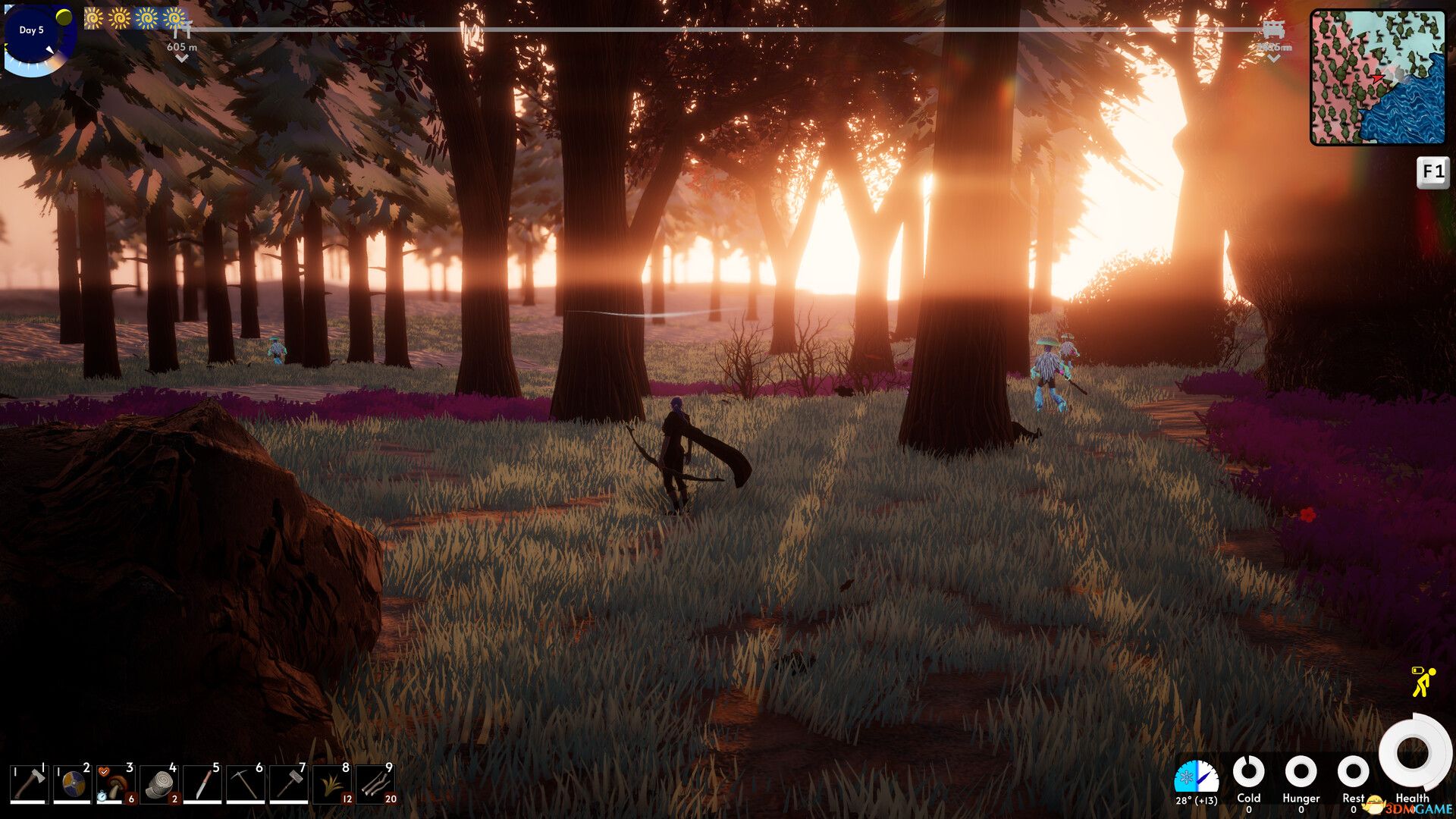Viewport: 1456px width, 819px height.
Task: Open the Day 5 day-night clock dial
Action: coord(32,32)
